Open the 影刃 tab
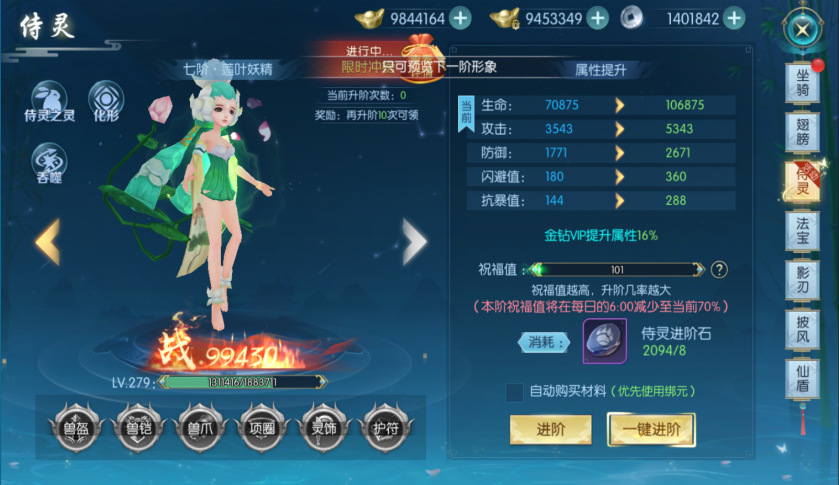Image resolution: width=839 pixels, height=485 pixels. tap(801, 281)
